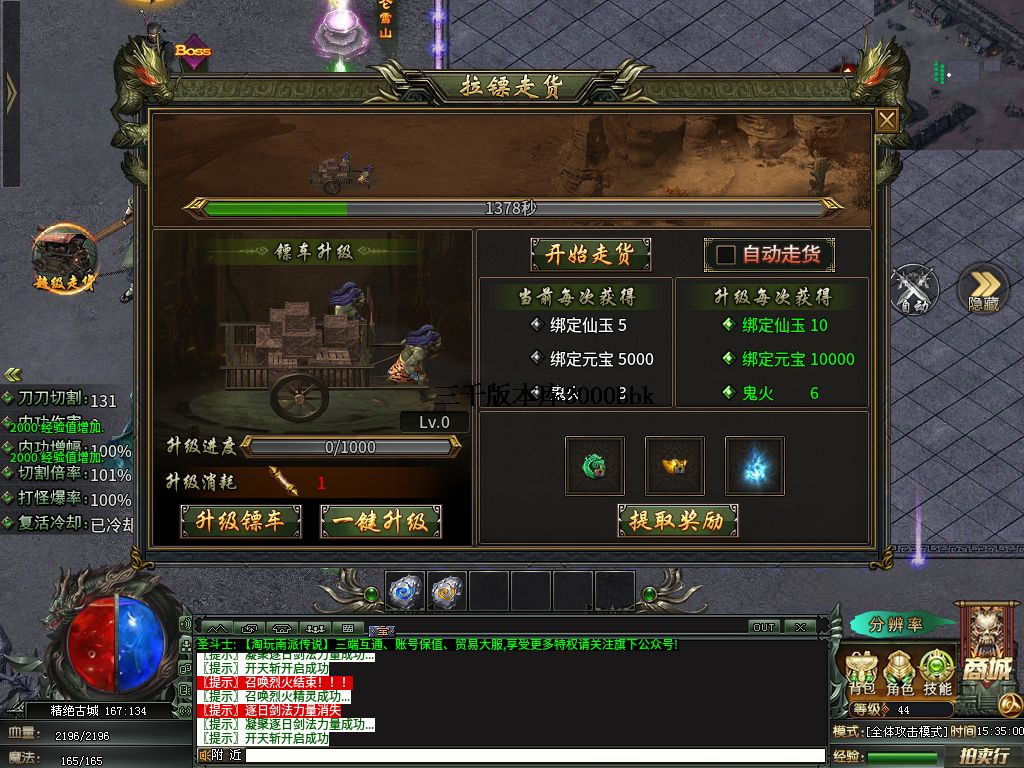
Task: Choose 一键升级 one-click upgrade
Action: click(380, 521)
